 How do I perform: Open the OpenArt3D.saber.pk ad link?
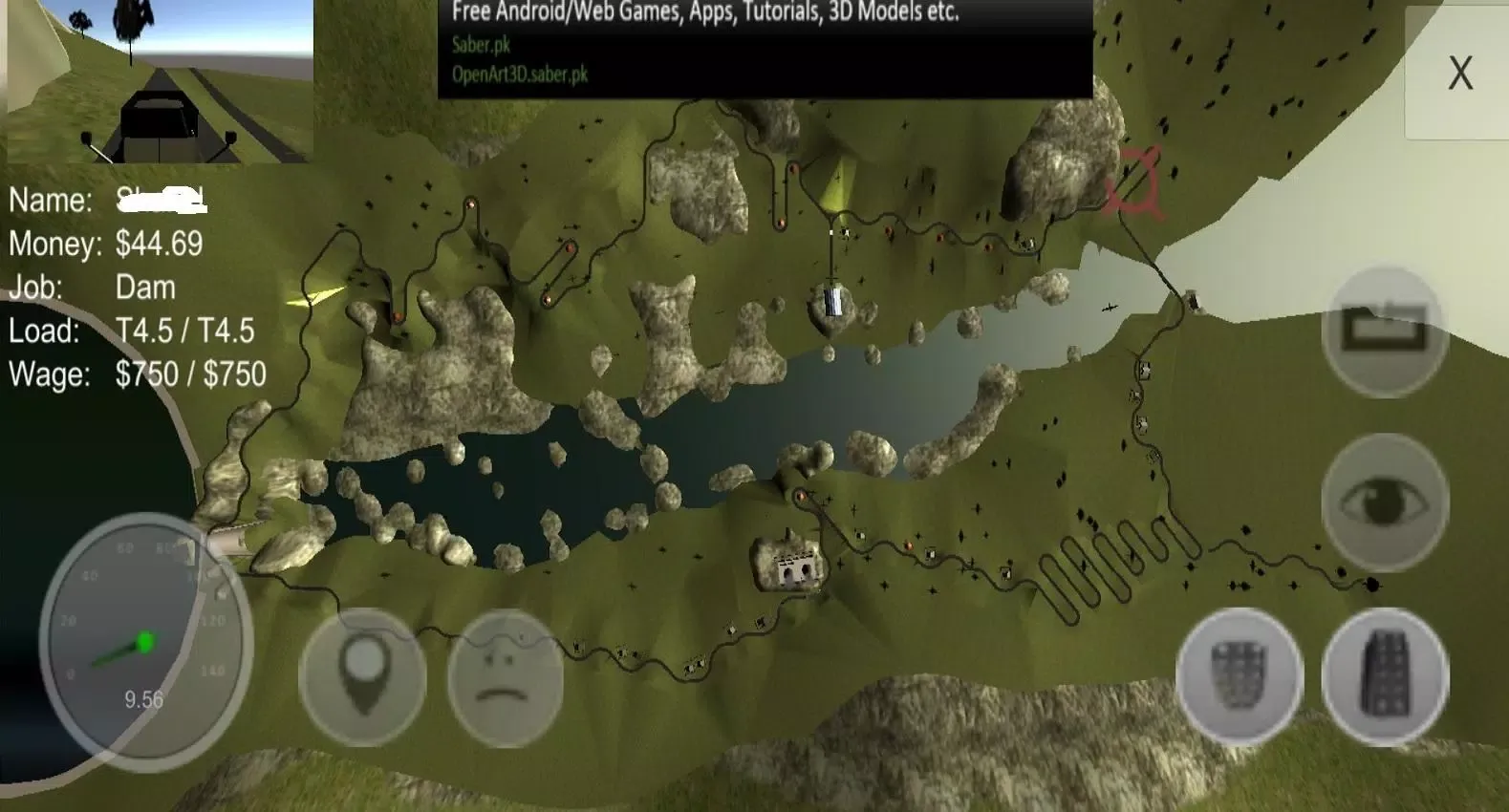[520, 75]
